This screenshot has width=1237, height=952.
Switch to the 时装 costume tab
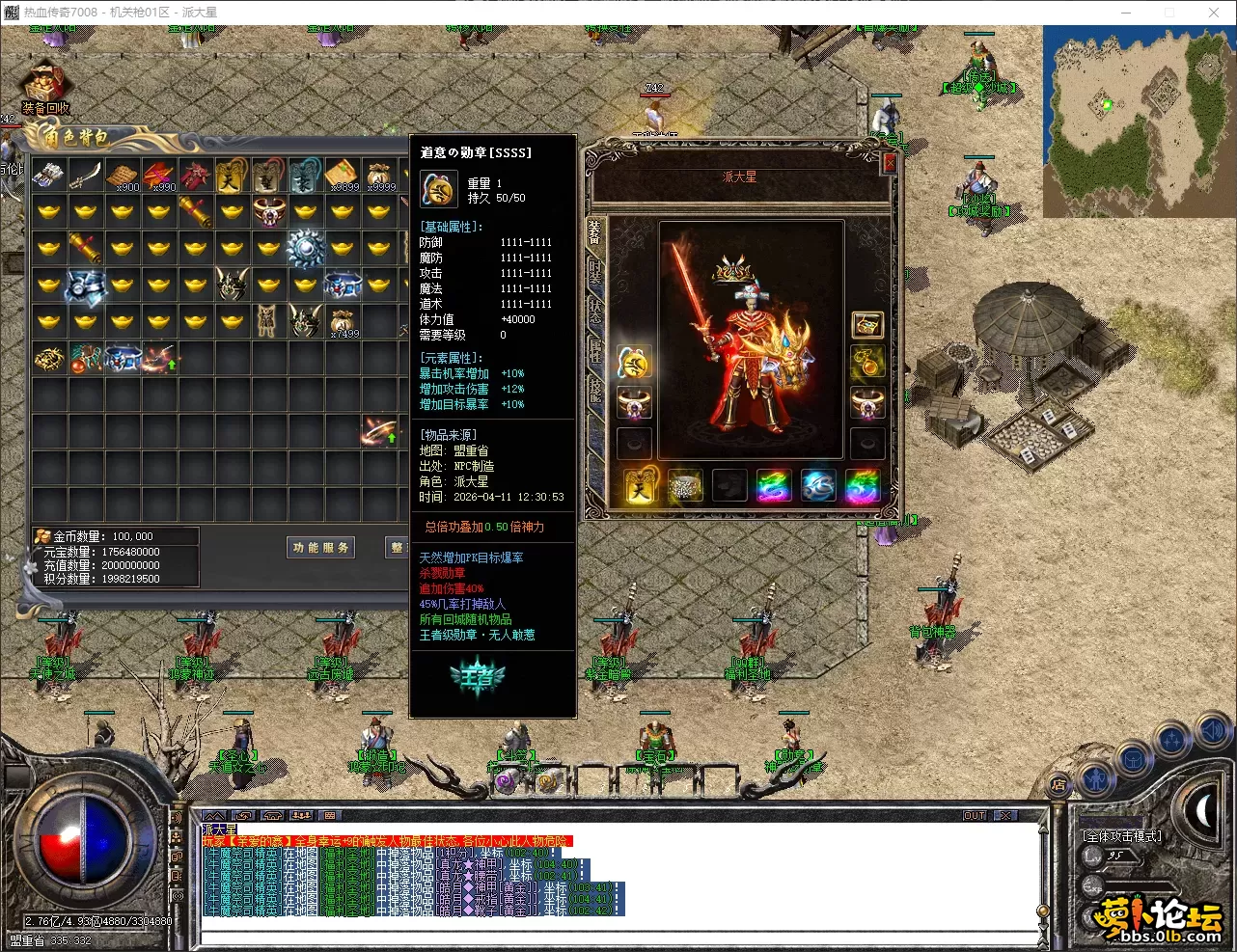594,272
